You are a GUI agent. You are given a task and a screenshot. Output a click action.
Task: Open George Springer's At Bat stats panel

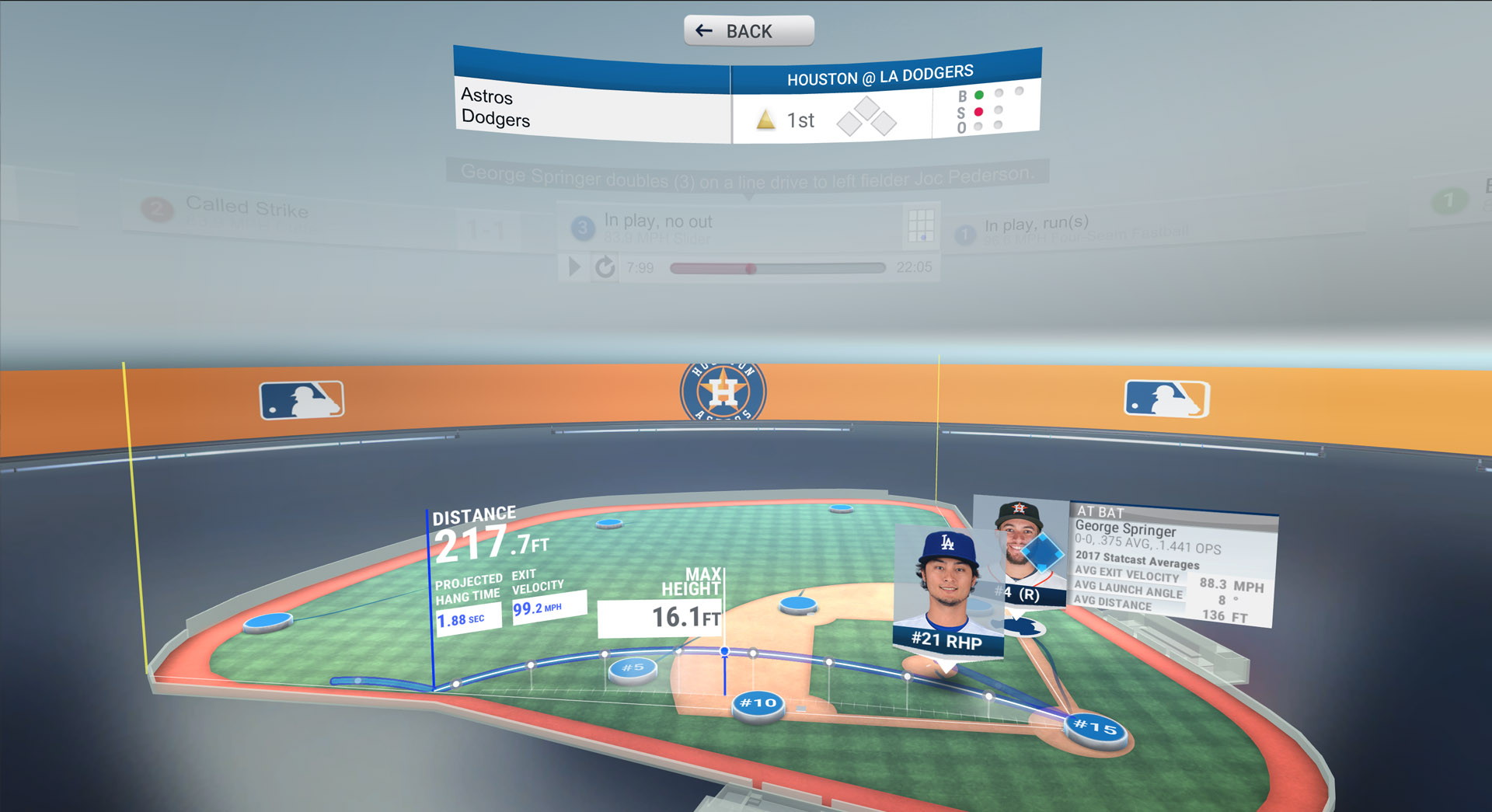point(1172,565)
